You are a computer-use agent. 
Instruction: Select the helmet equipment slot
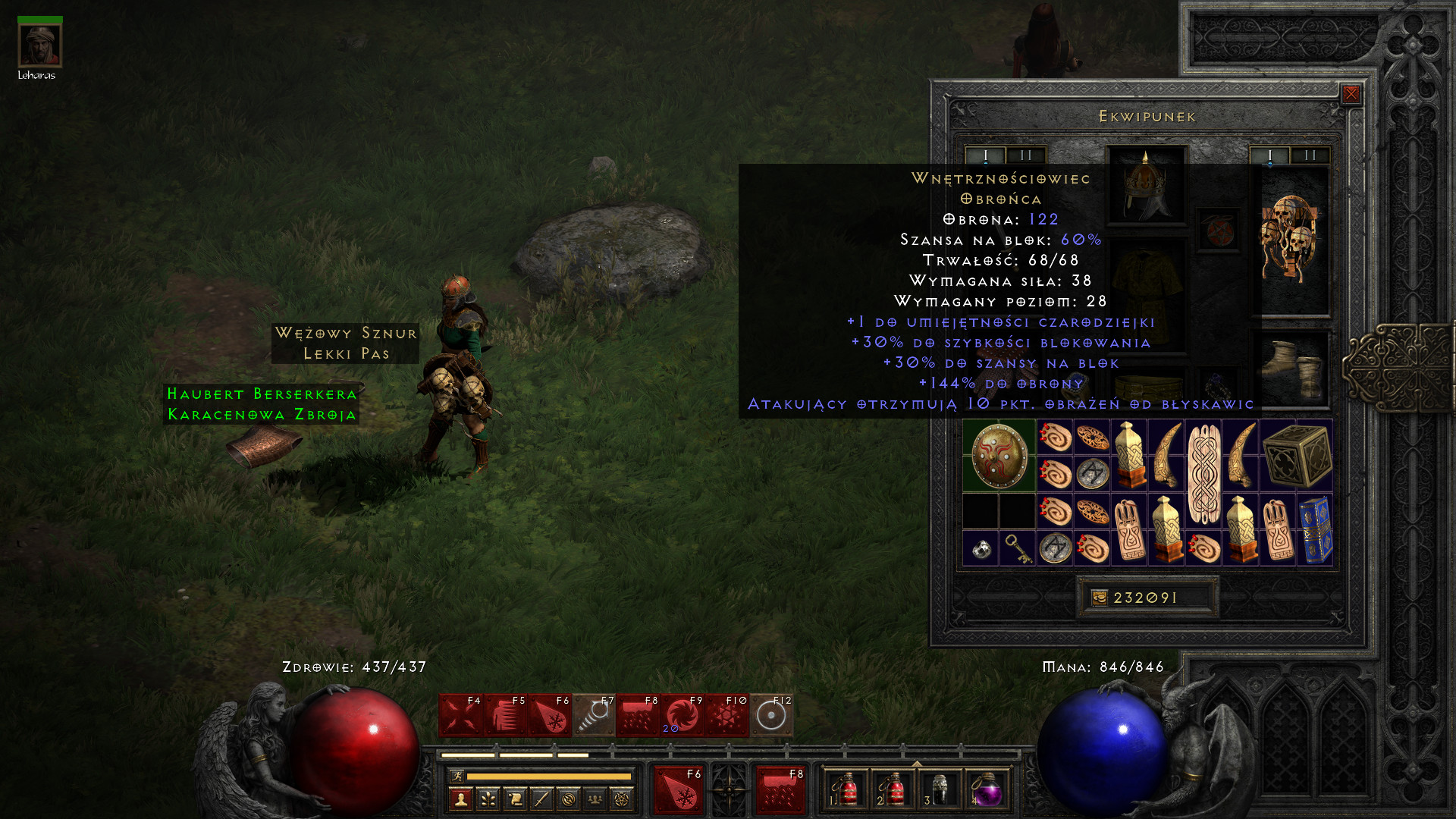(x=1145, y=185)
